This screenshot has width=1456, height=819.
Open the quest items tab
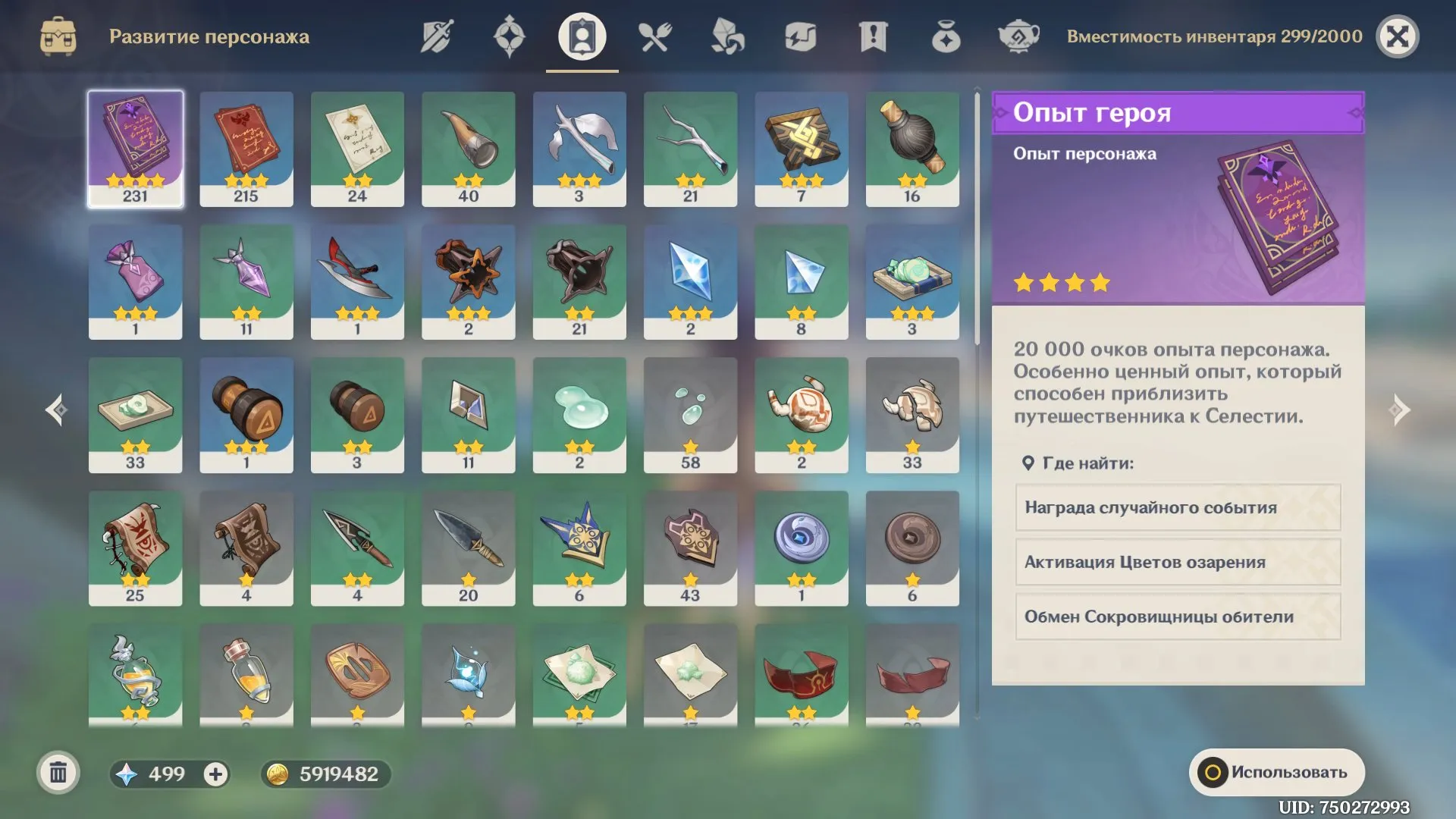(873, 36)
